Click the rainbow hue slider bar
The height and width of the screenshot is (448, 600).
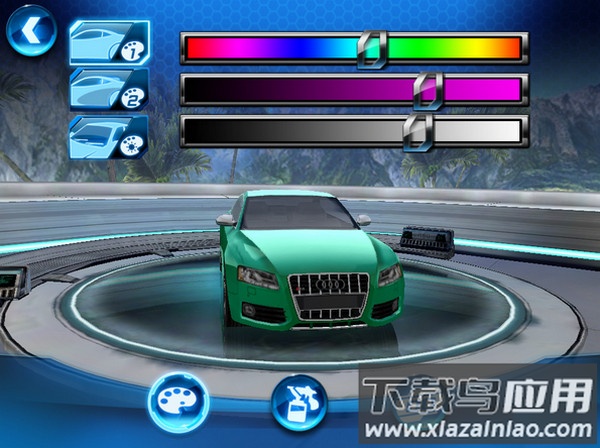(354, 47)
